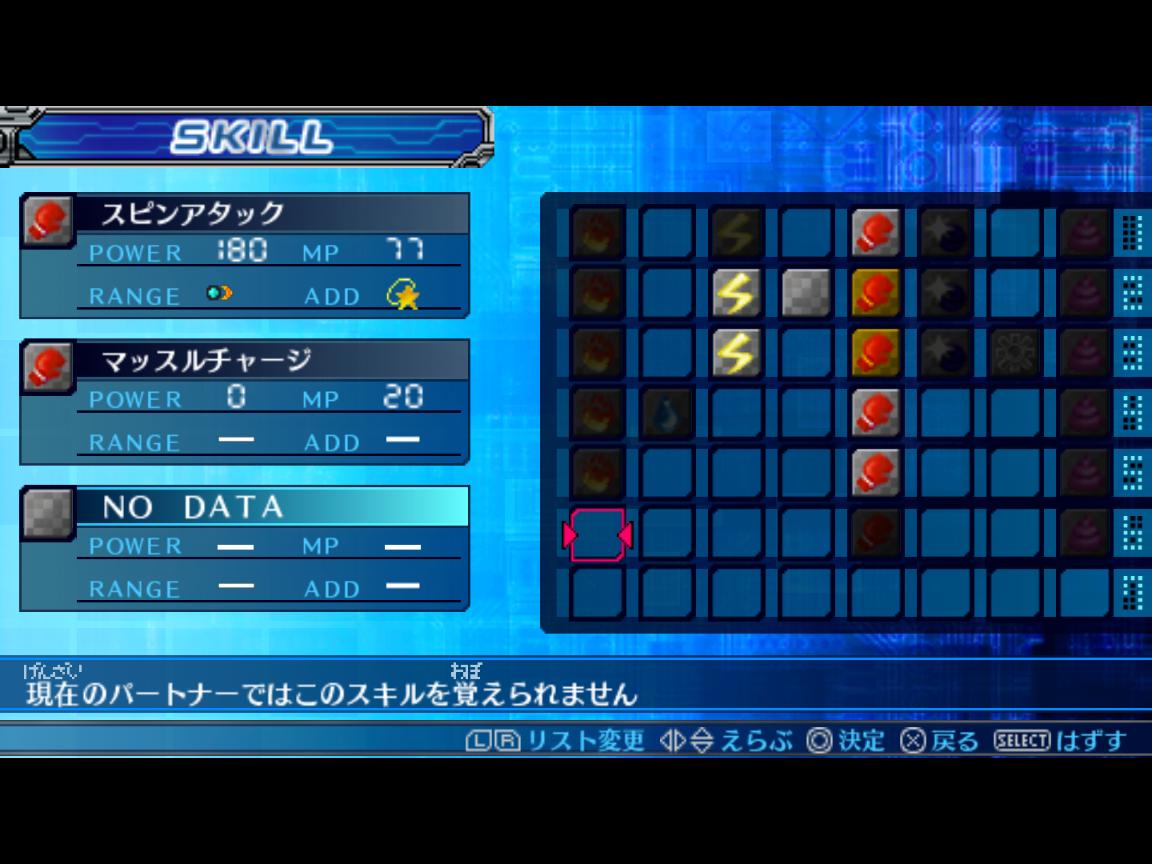Select the スピンアタック skill slot
1152x864 pixels.
pyautogui.click(x=245, y=255)
